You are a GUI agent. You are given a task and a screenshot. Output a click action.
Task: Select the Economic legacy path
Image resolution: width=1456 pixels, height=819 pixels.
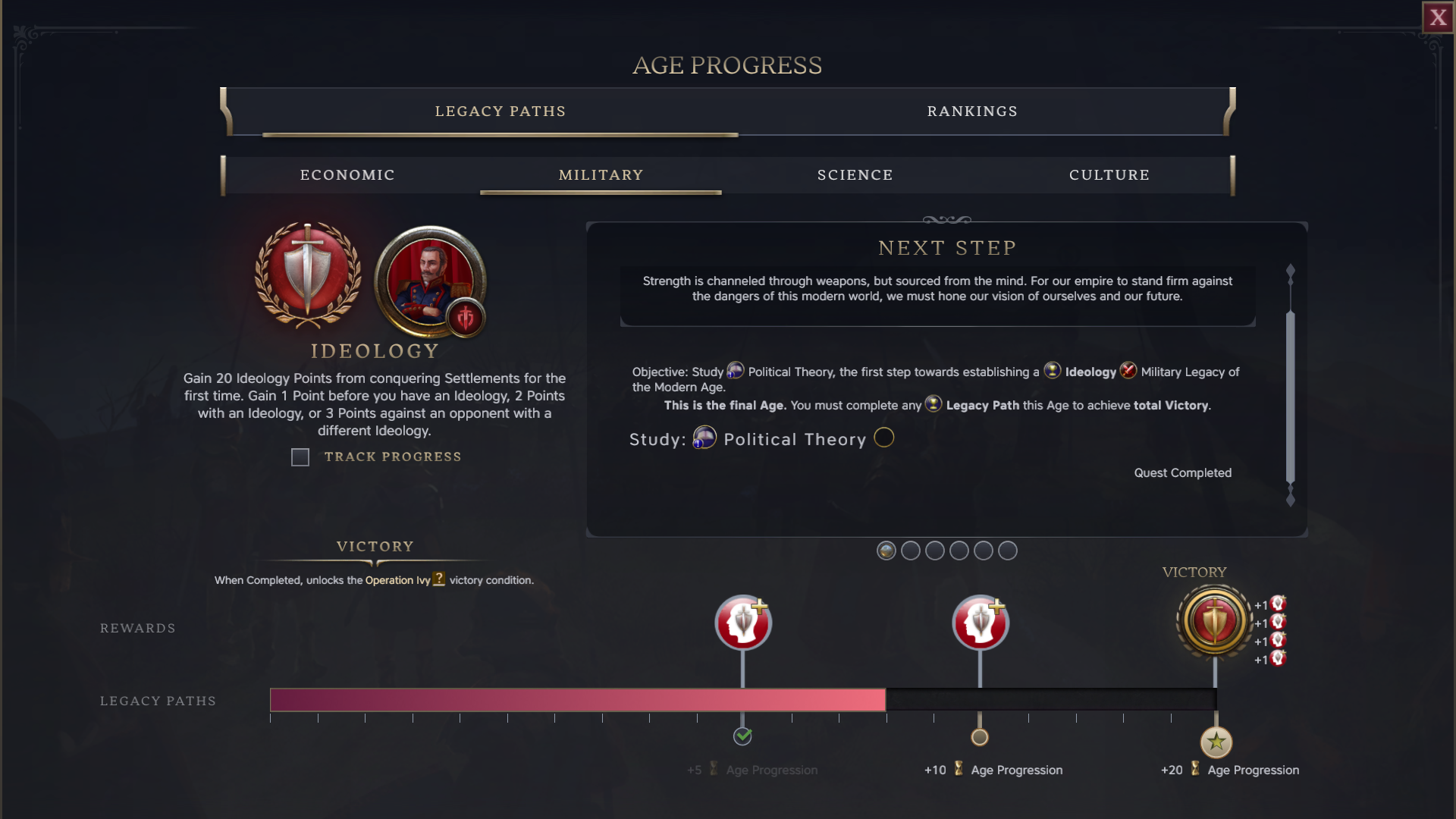pos(347,175)
